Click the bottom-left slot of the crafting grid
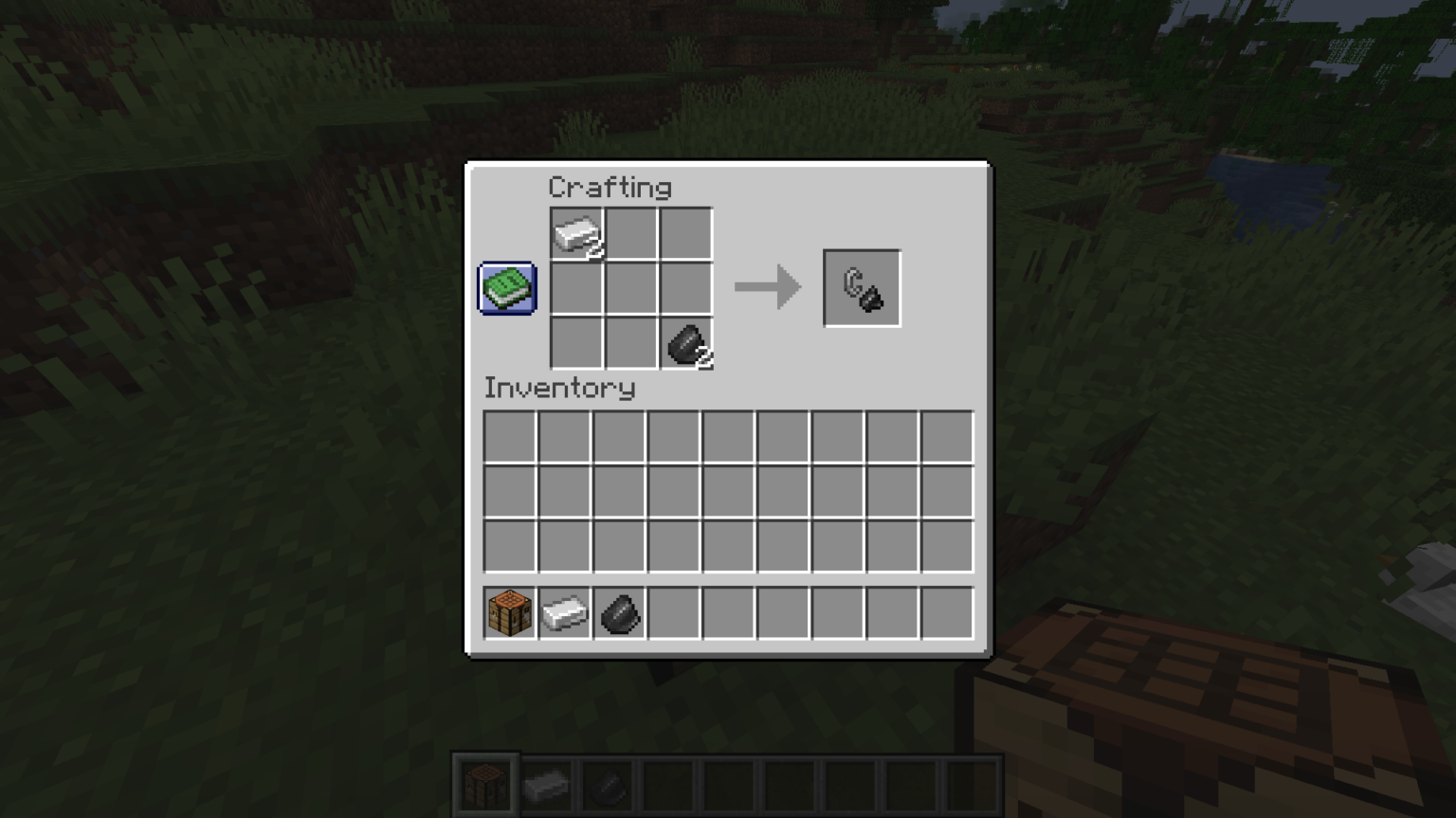Viewport: 1456px width, 818px height. point(577,344)
